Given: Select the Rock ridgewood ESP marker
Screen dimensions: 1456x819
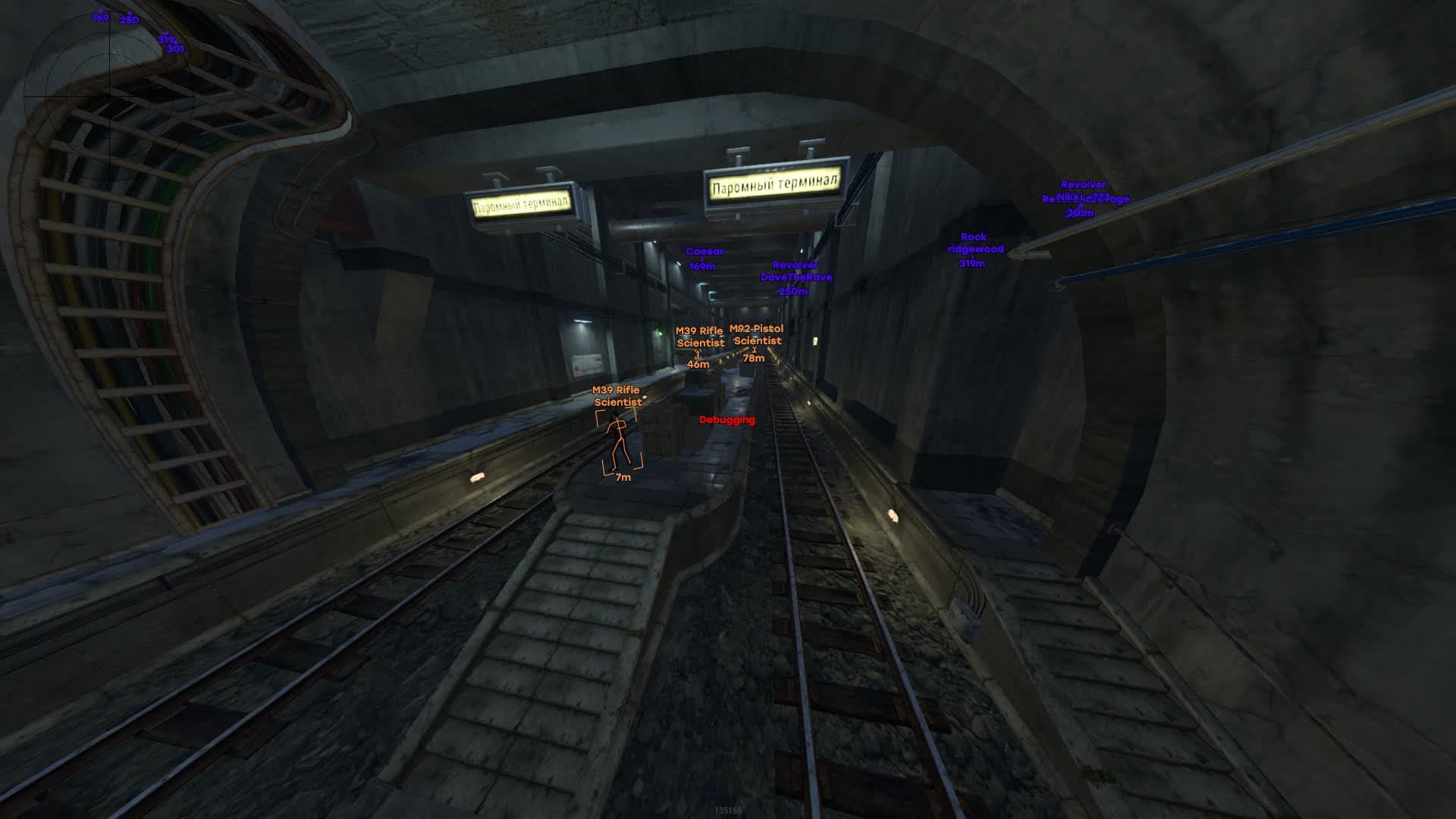Looking at the screenshot, I should click(x=975, y=248).
